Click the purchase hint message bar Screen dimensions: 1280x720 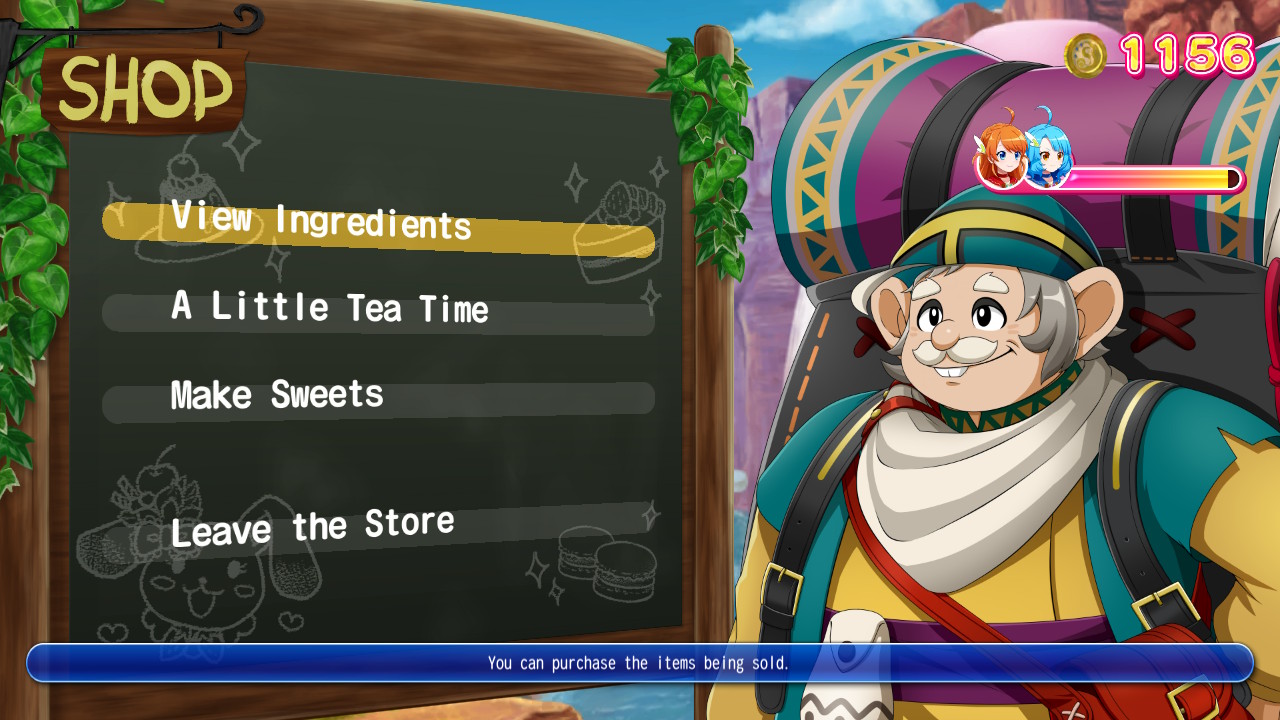[x=640, y=662]
